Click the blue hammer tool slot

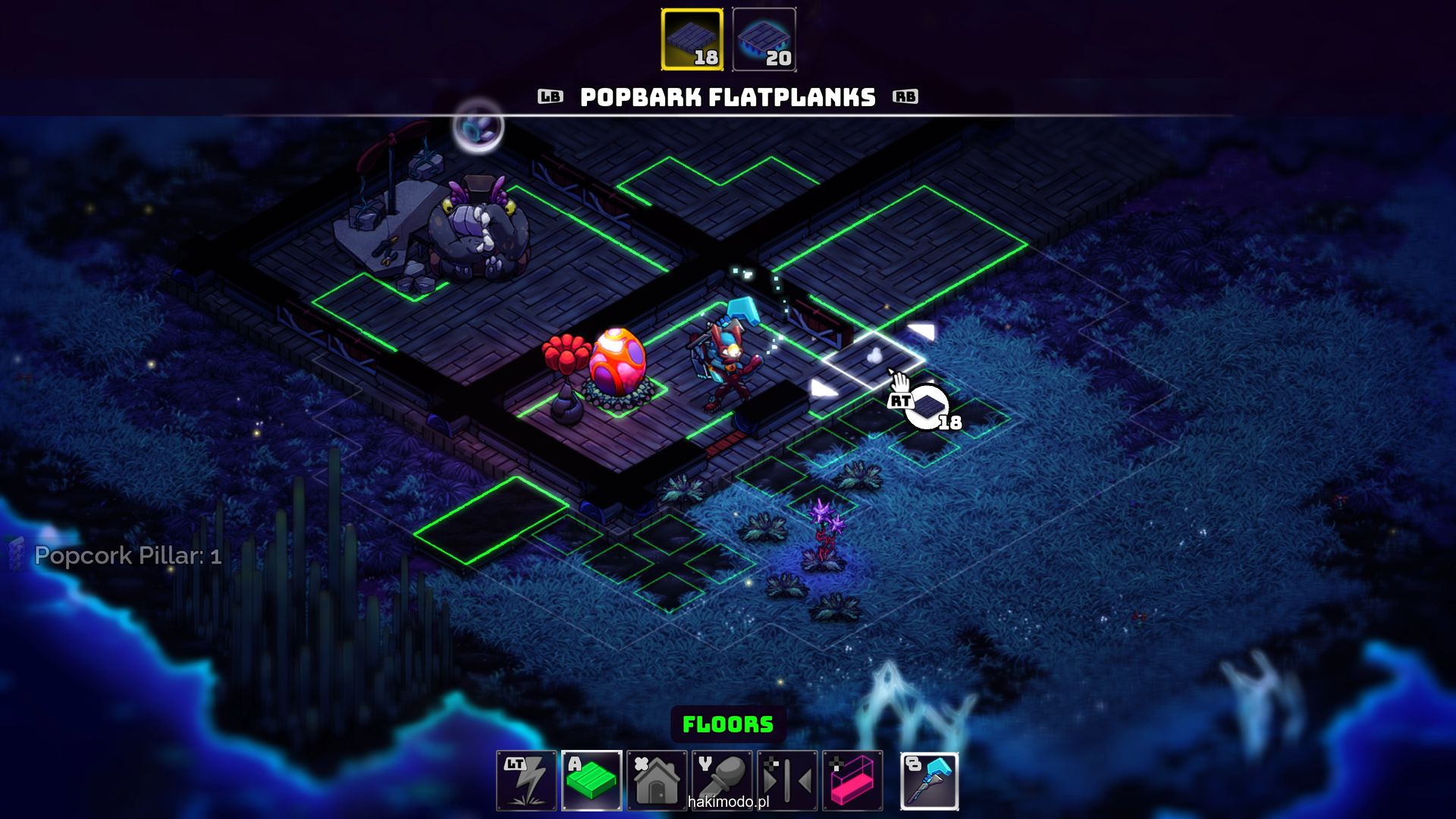point(930,780)
